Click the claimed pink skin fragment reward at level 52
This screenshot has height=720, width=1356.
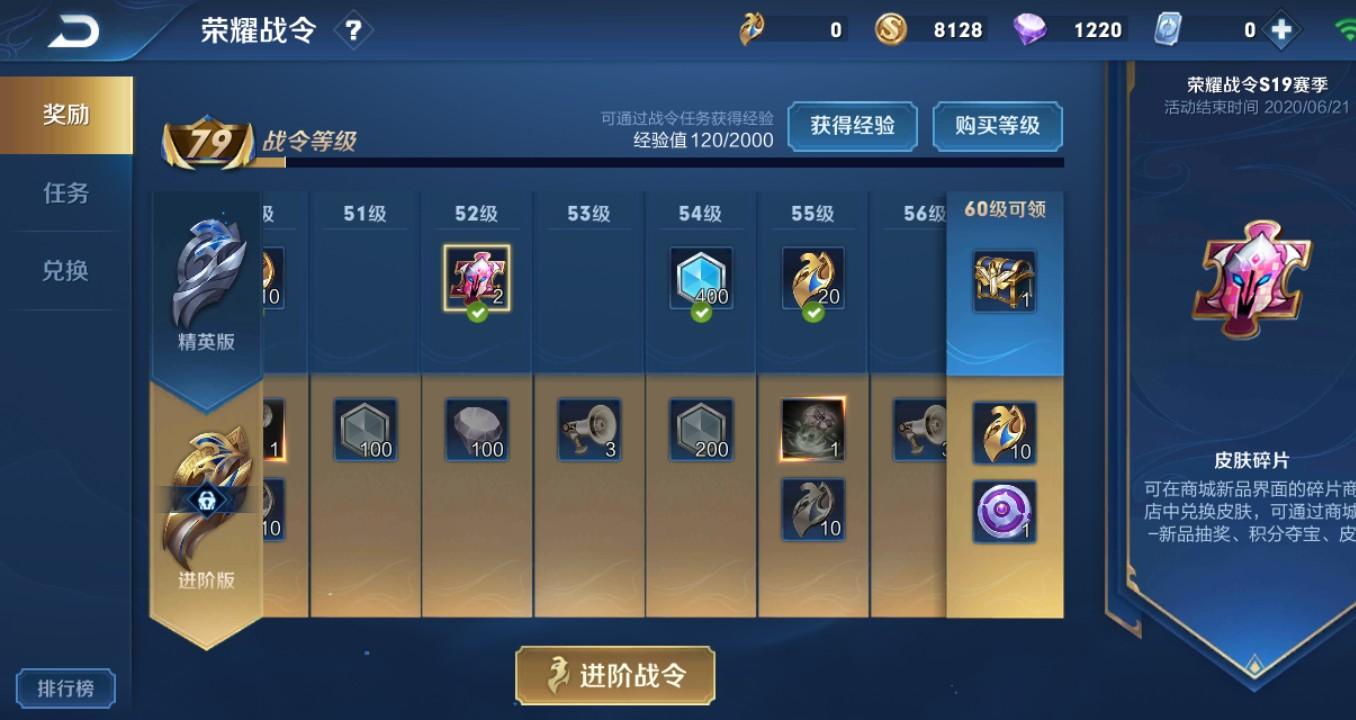pyautogui.click(x=476, y=277)
